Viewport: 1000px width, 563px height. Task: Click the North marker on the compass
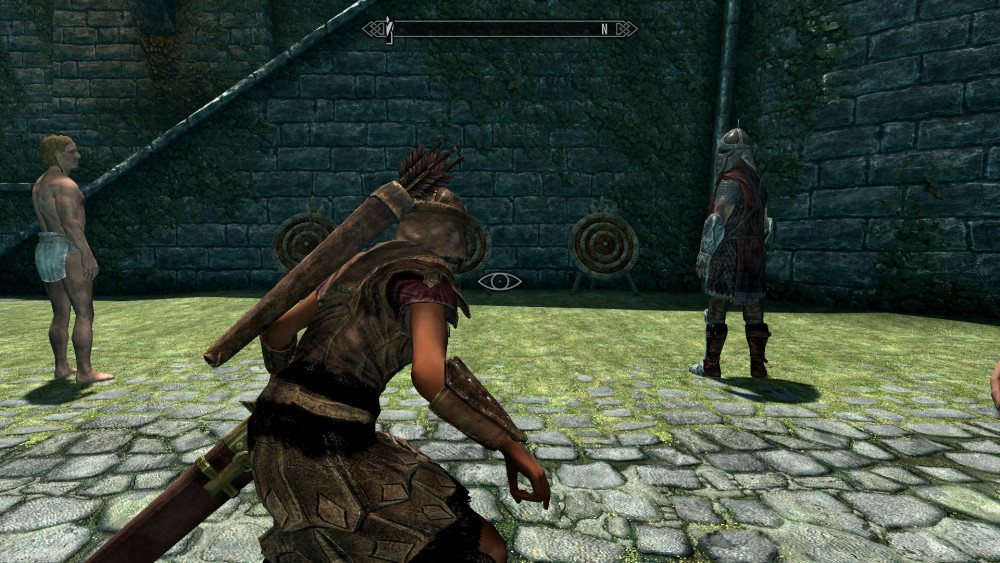pos(604,29)
